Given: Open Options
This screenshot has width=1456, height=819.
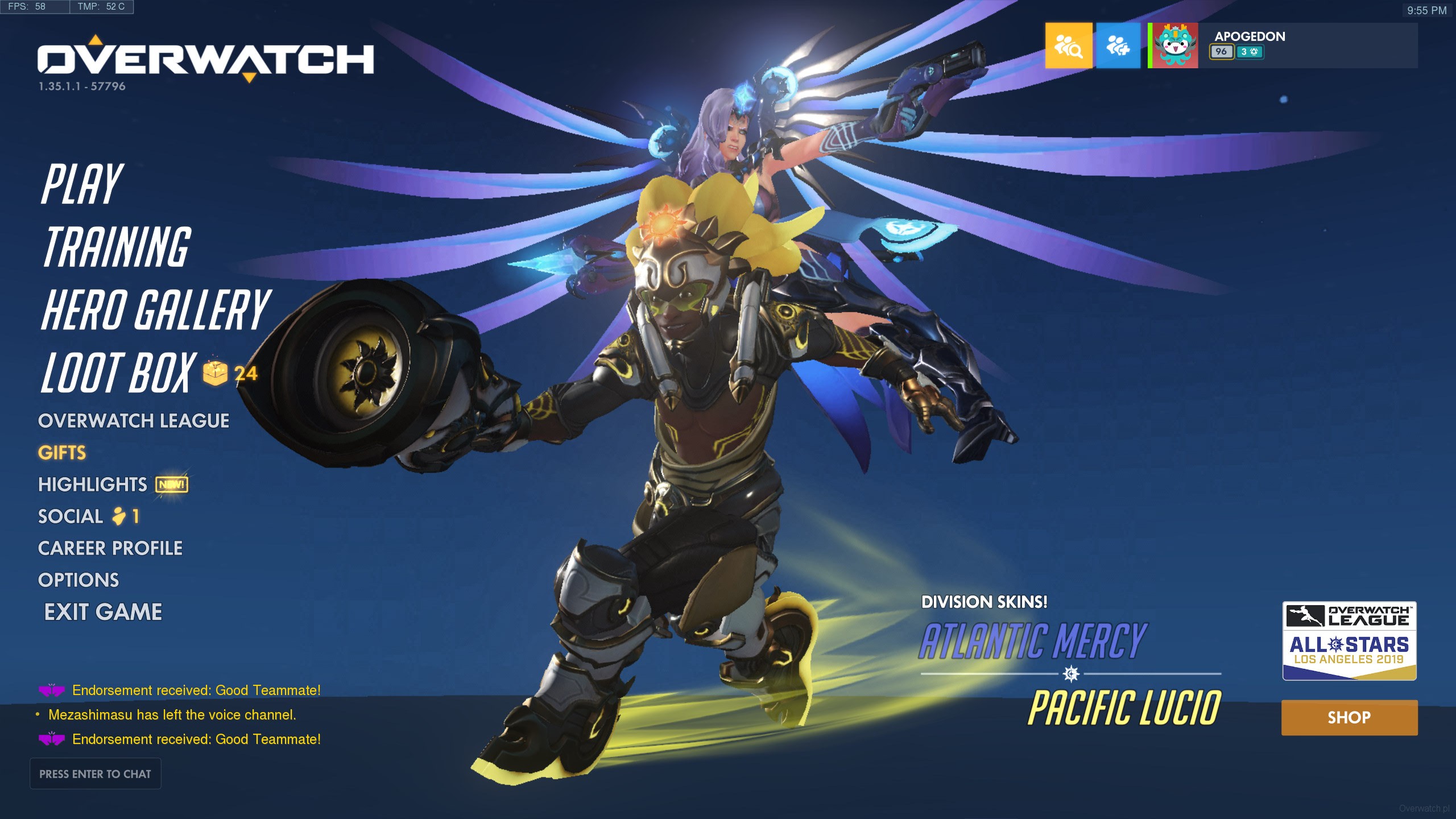Looking at the screenshot, I should click(x=78, y=580).
